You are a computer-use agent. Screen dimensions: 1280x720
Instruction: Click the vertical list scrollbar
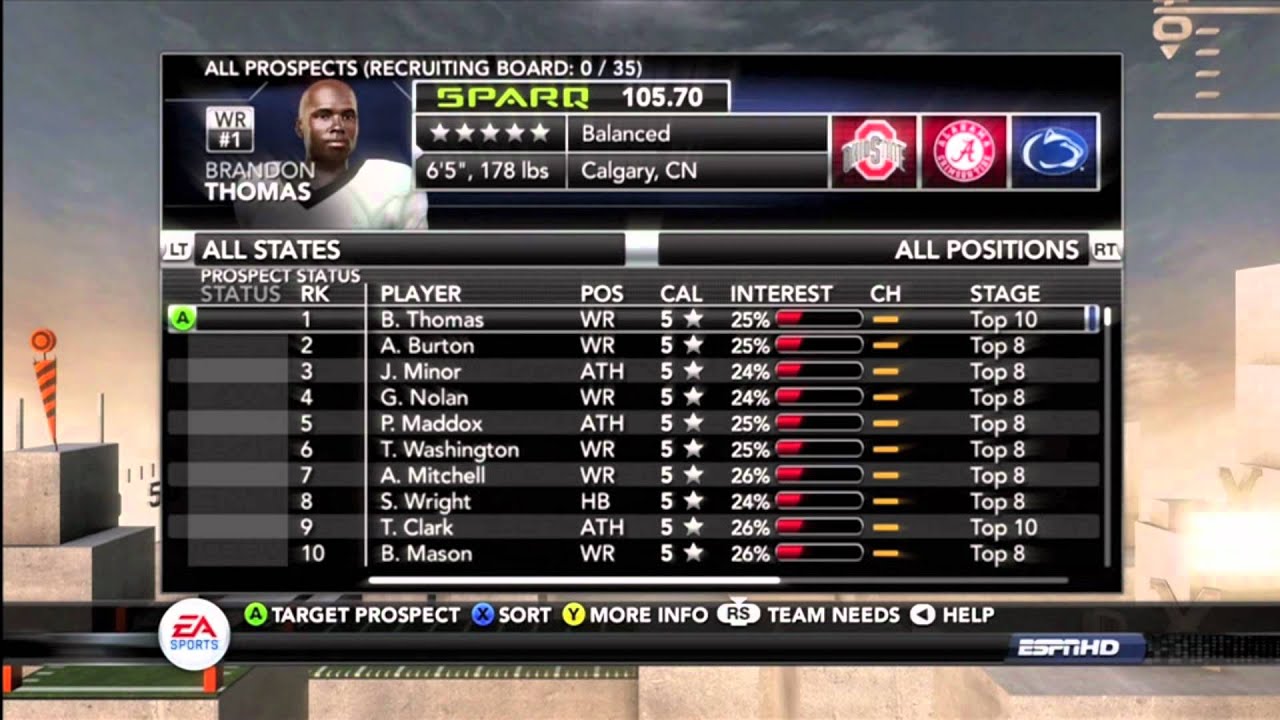1106,440
